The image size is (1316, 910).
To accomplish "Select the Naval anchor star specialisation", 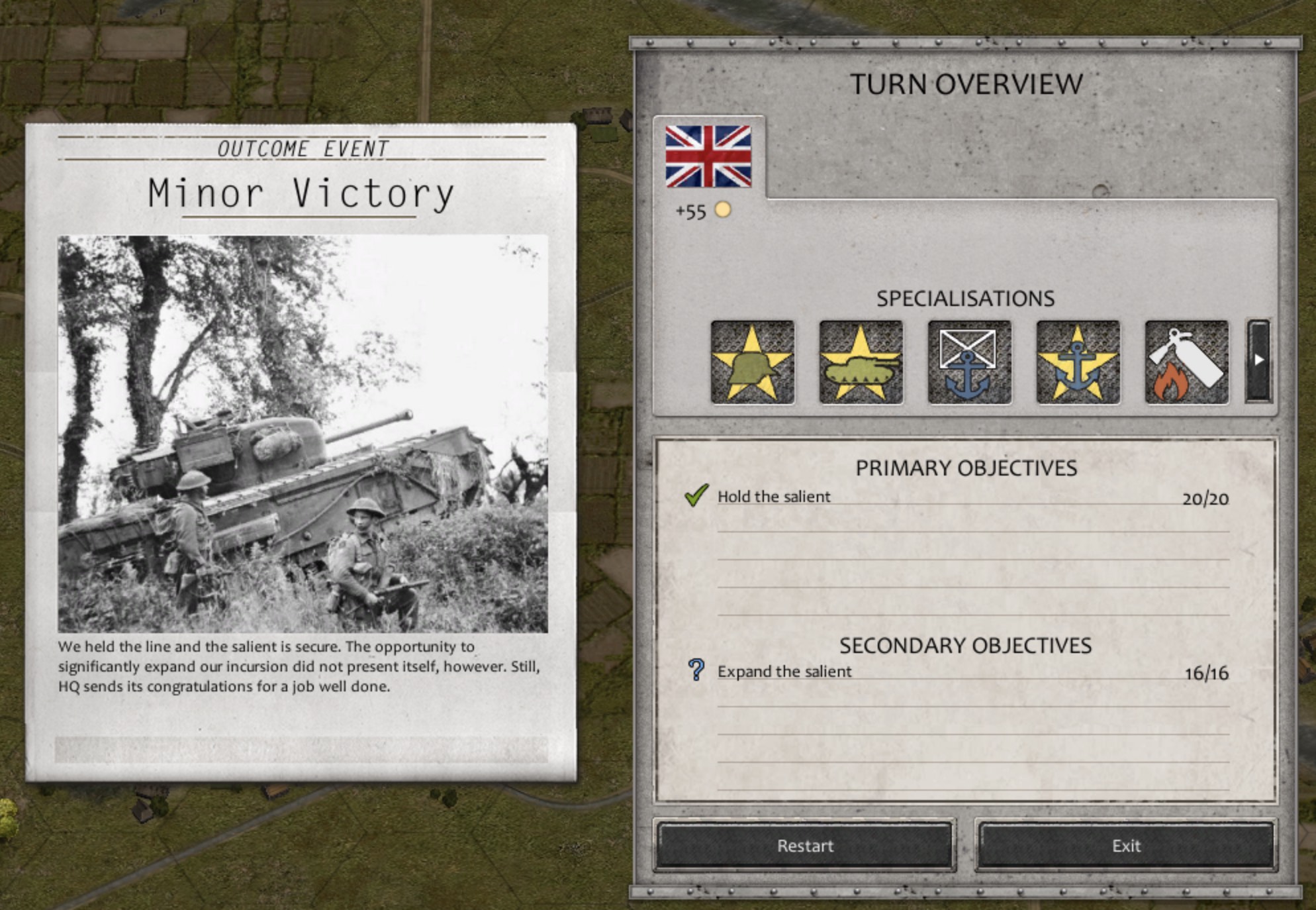I will 1078,363.
